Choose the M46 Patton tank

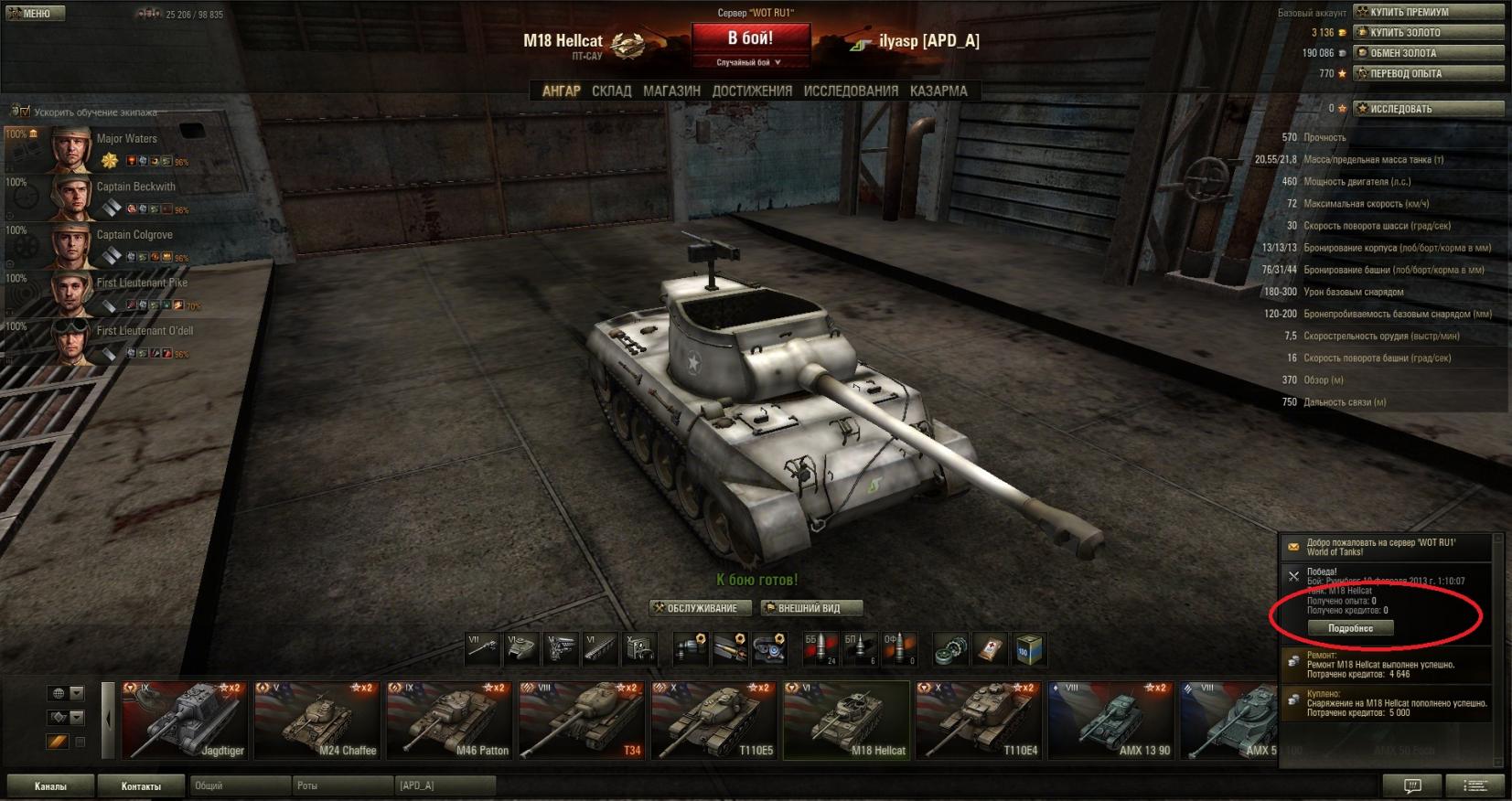(x=449, y=721)
